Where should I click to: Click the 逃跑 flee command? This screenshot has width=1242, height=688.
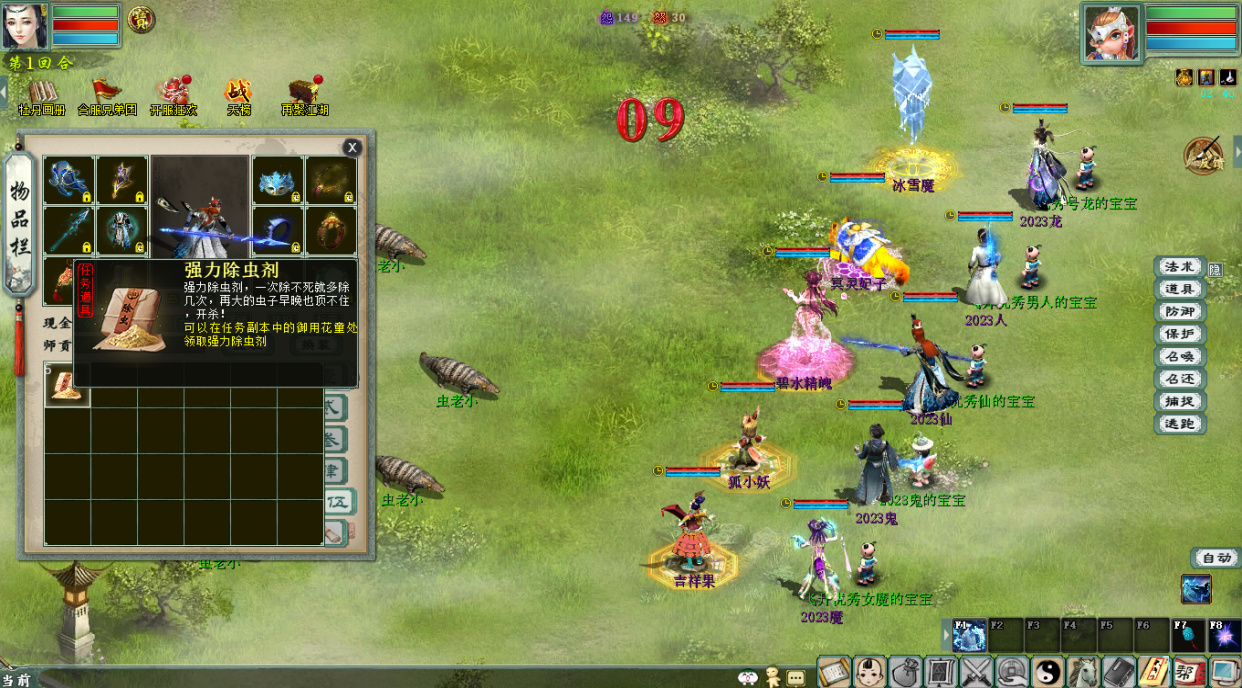(1179, 424)
